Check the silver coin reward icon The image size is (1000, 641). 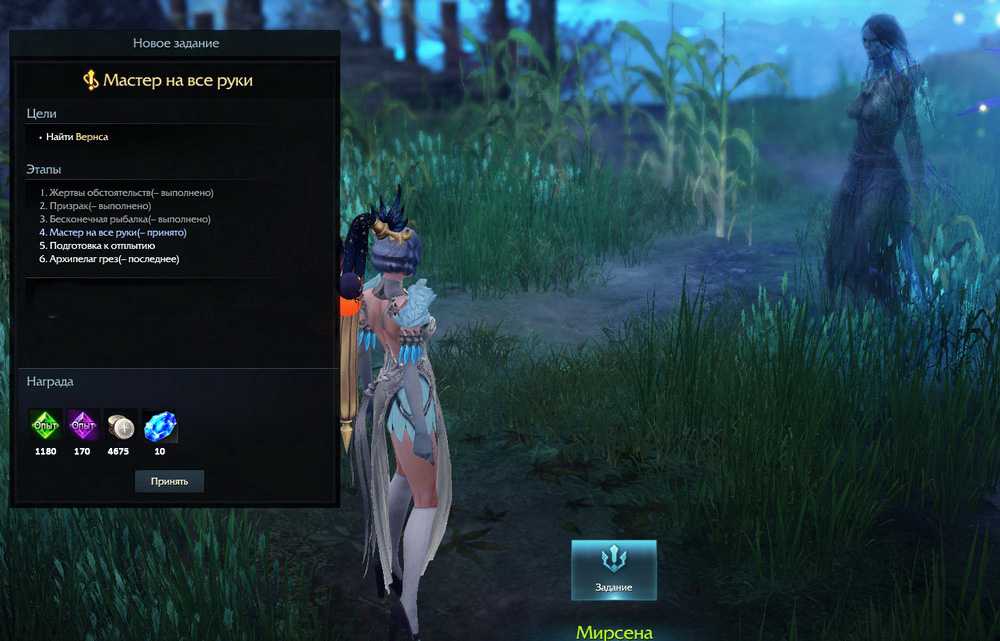[x=121, y=426]
